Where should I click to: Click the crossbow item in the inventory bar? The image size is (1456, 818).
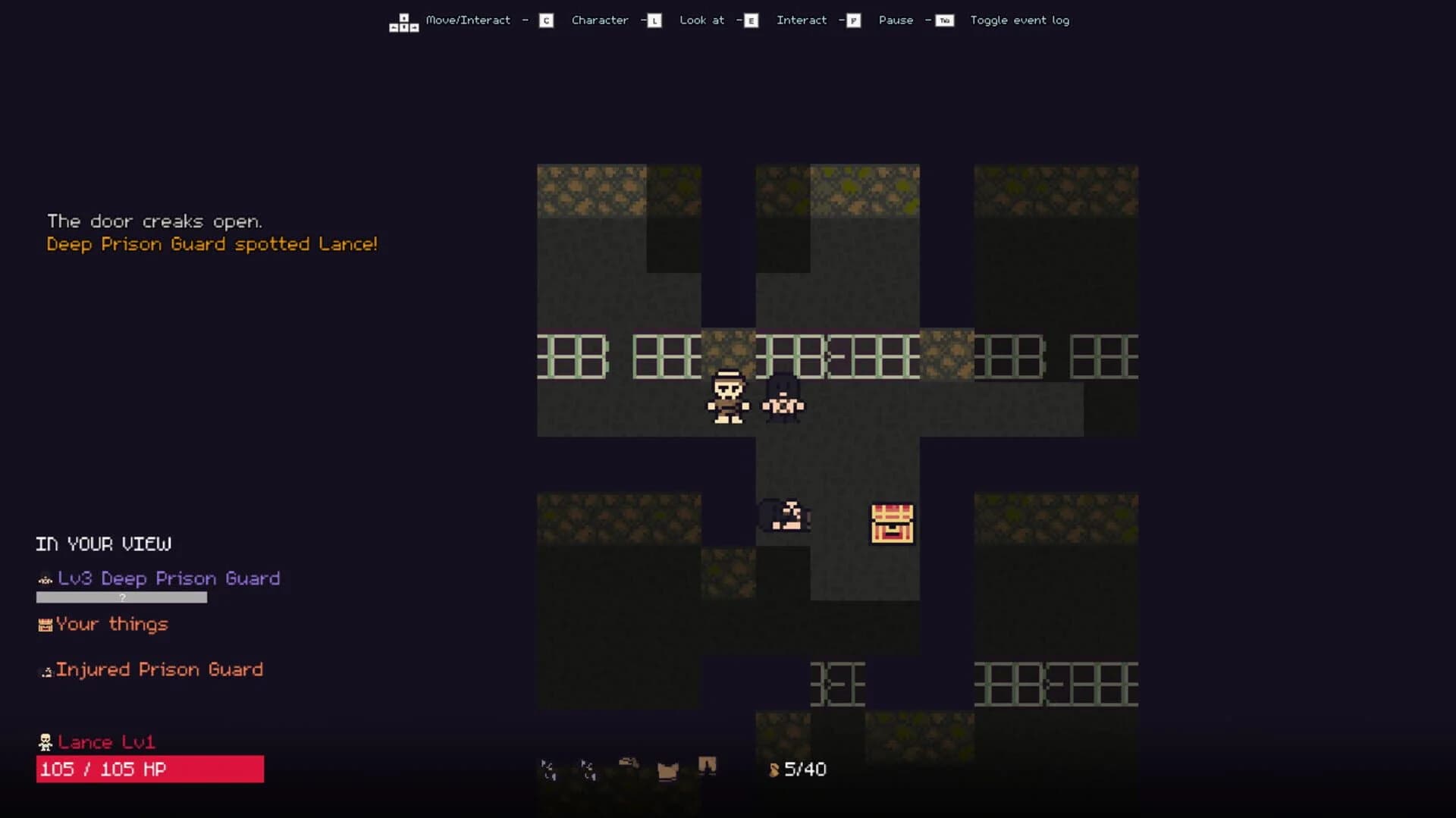[x=628, y=764]
